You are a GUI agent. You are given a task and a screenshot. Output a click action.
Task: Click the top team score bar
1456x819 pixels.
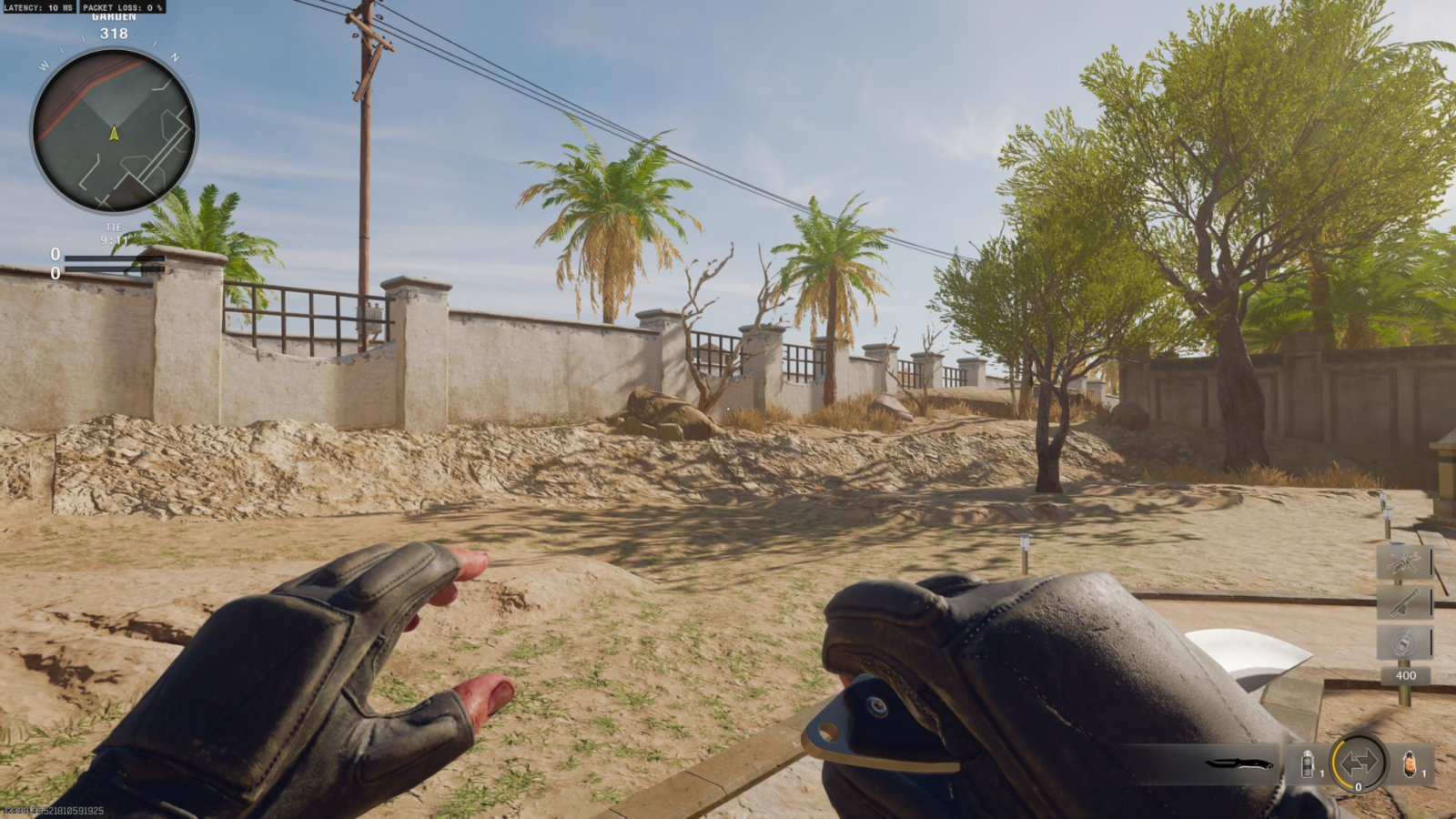click(x=115, y=258)
